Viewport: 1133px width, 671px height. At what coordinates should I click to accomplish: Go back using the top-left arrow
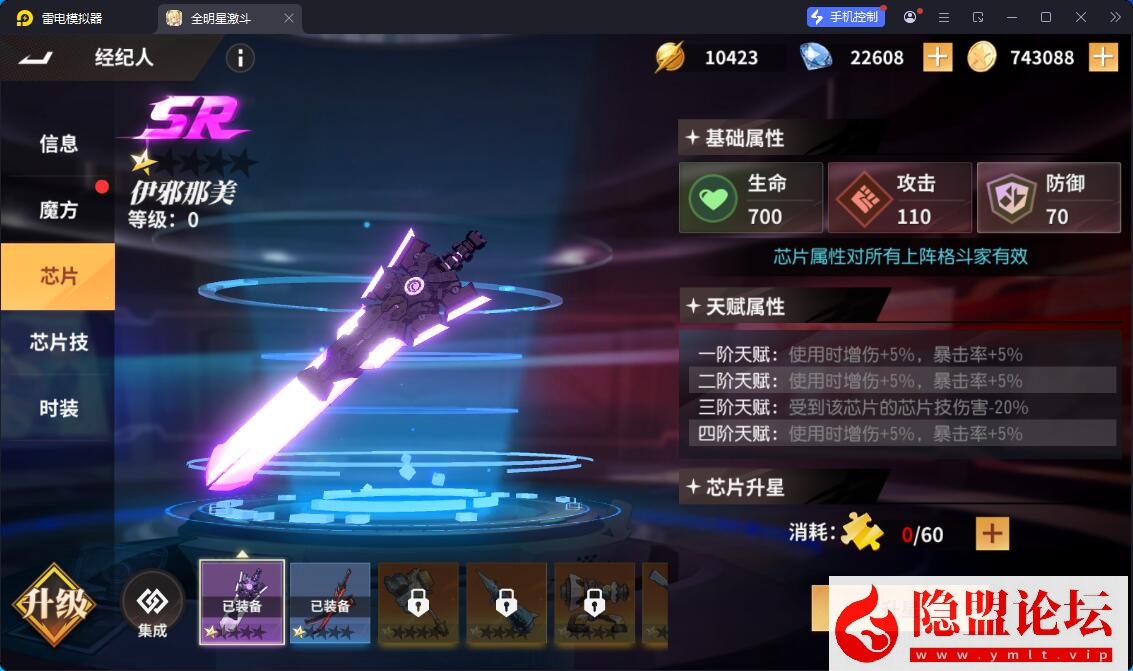[x=35, y=58]
